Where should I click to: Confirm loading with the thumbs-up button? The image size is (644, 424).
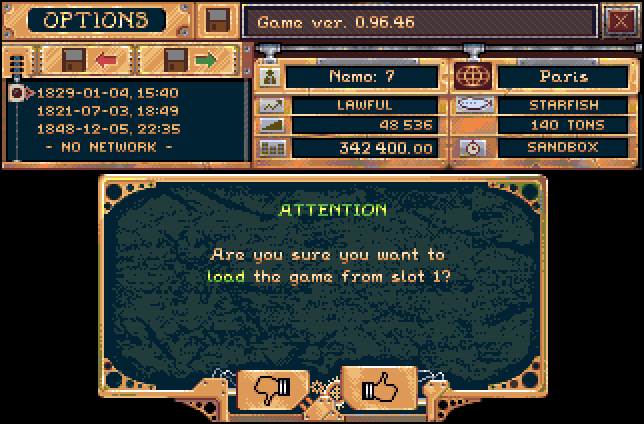[379, 388]
